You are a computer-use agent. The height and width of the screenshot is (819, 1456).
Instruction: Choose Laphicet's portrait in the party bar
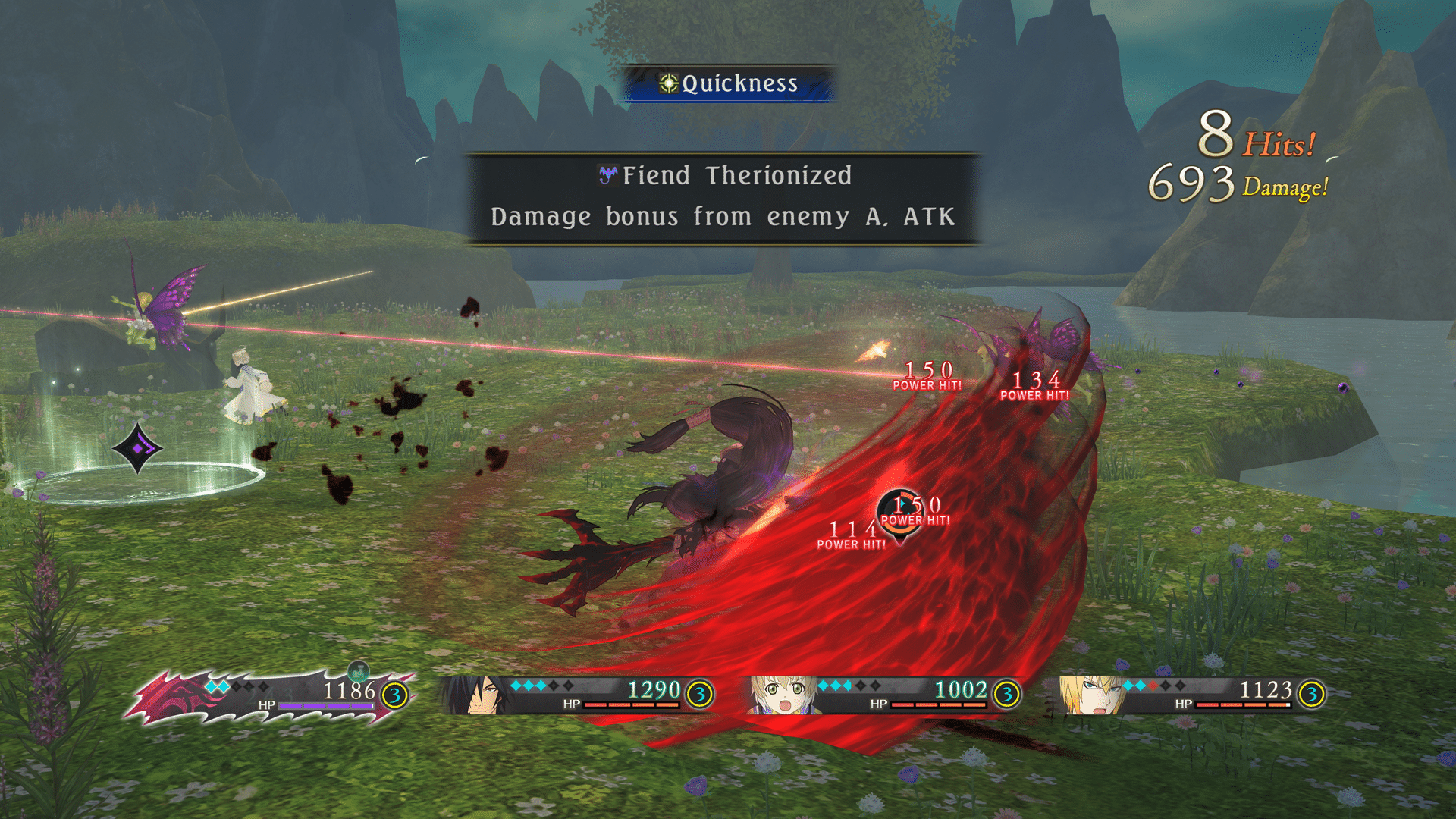(781, 695)
